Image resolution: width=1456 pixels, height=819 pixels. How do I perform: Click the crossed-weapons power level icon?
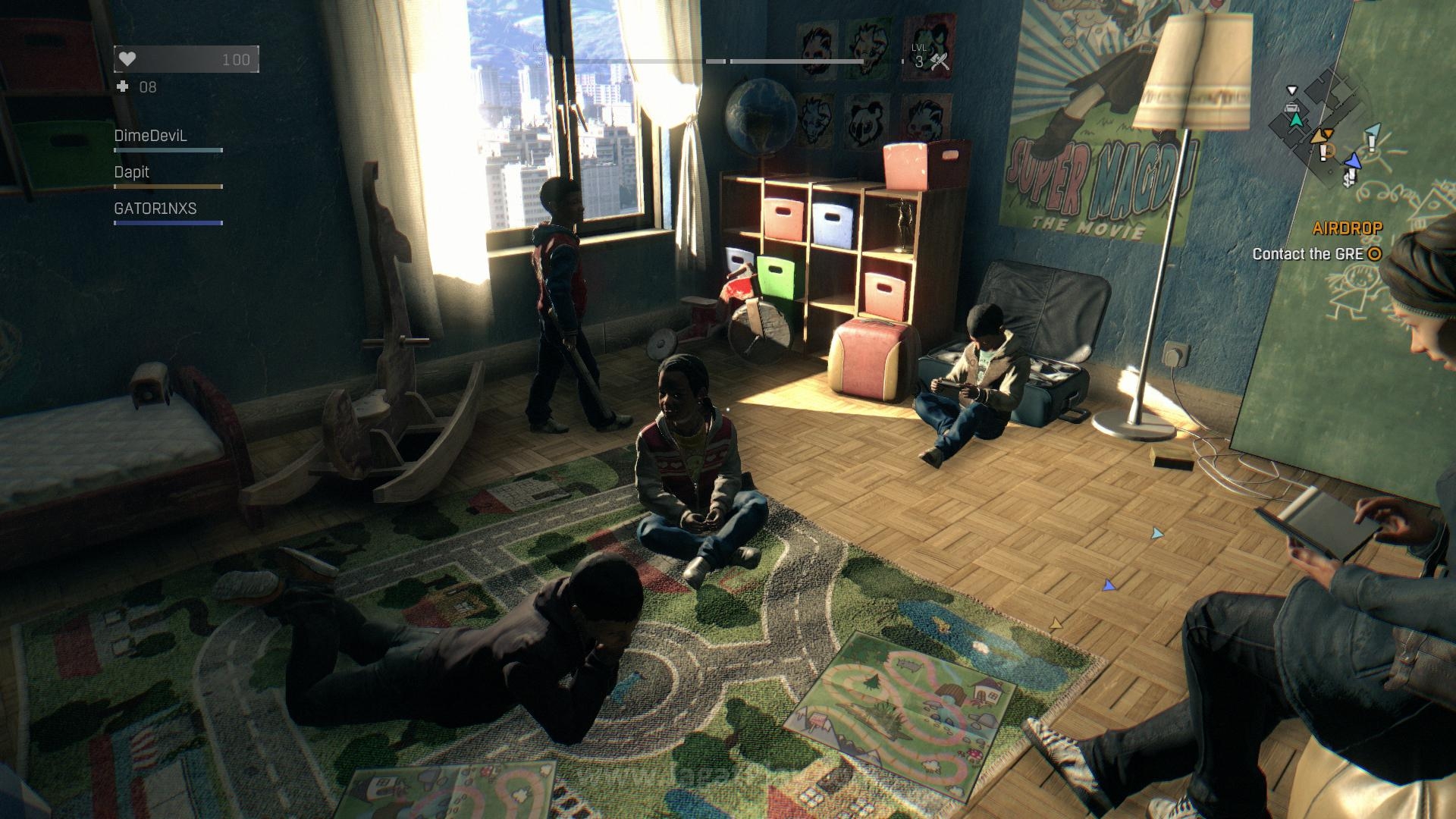click(940, 61)
